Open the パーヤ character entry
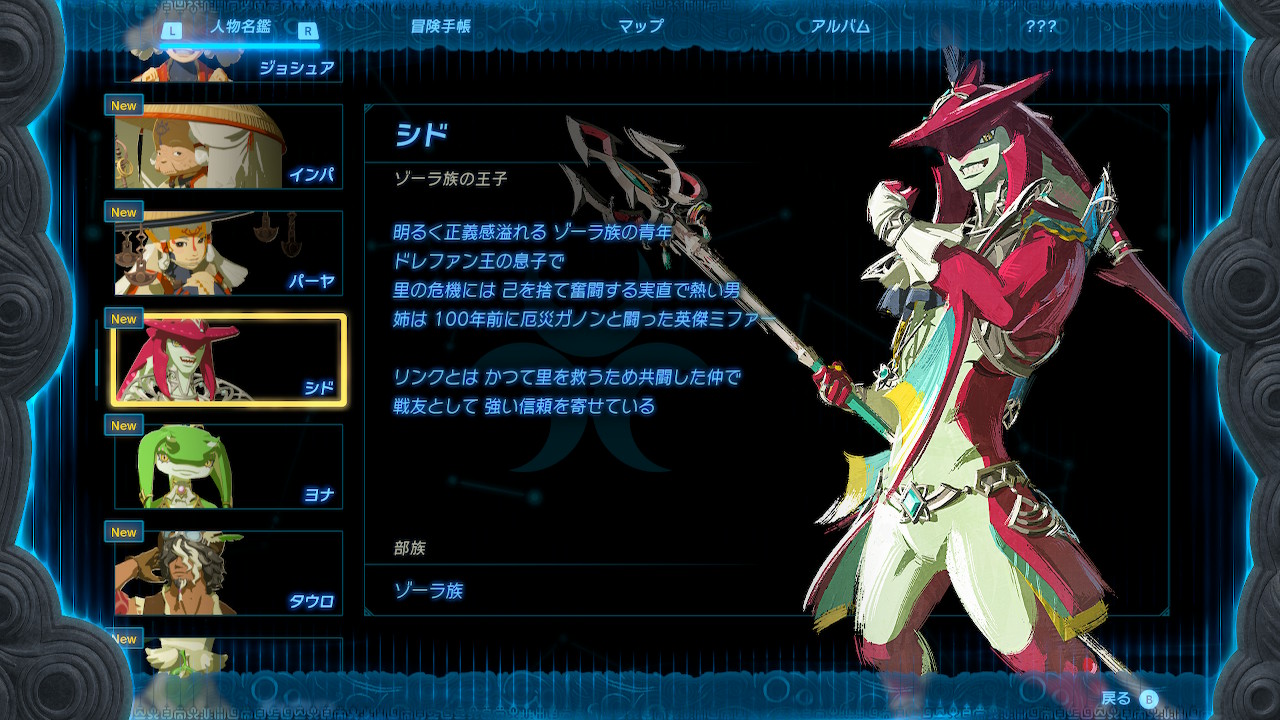 click(x=228, y=253)
